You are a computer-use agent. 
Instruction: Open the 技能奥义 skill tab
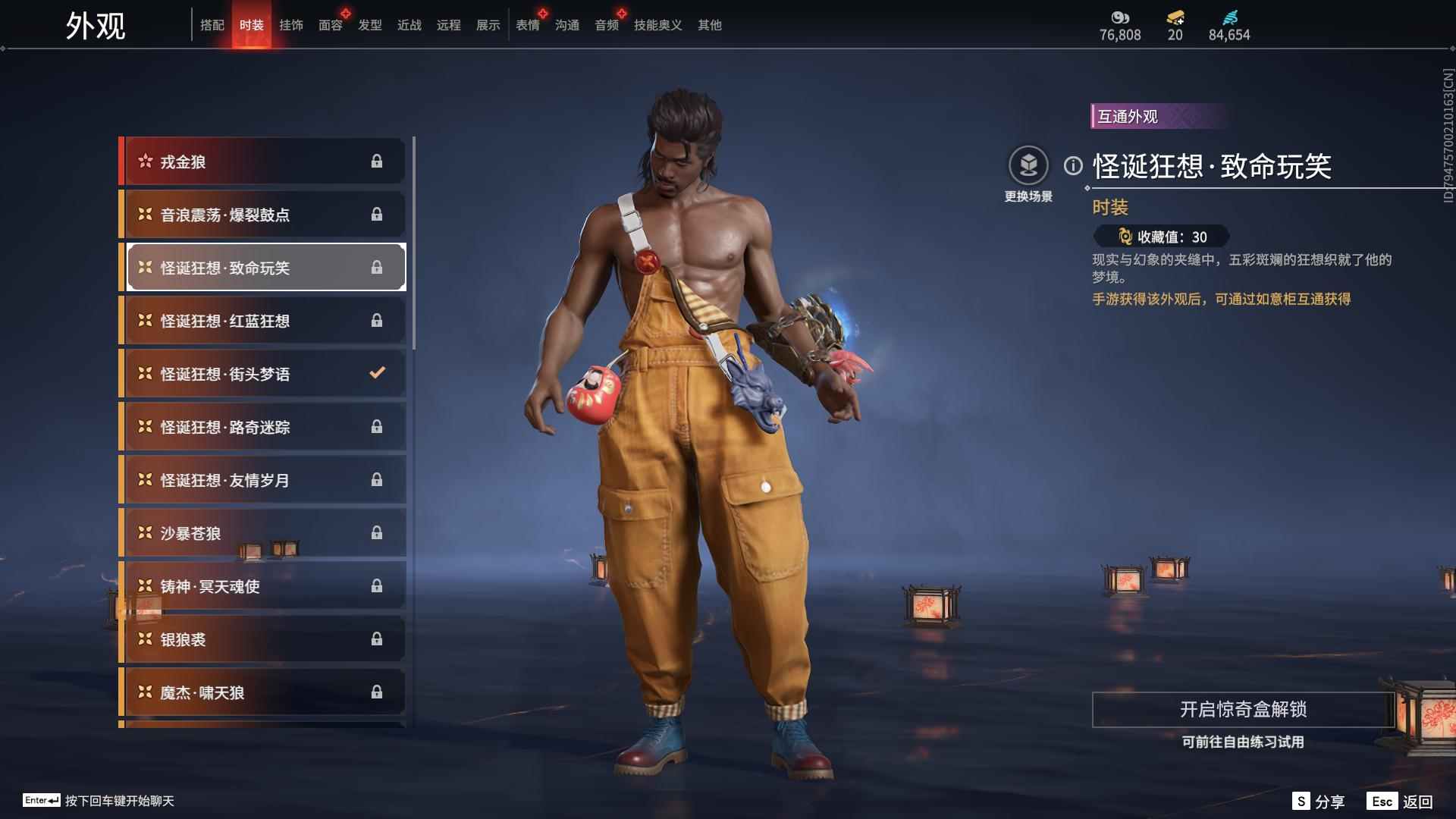point(657,25)
